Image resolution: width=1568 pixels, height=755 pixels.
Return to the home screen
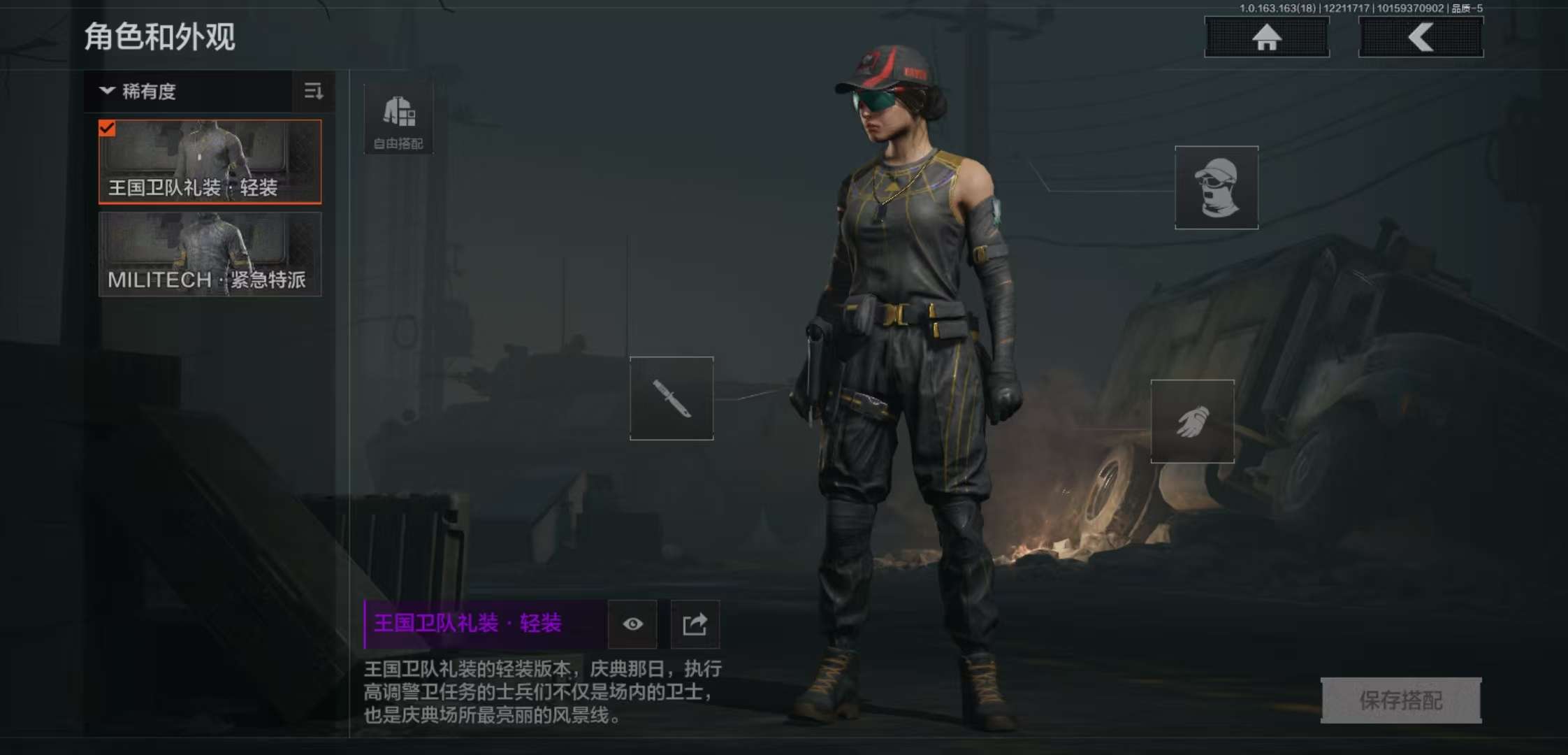pos(1266,37)
